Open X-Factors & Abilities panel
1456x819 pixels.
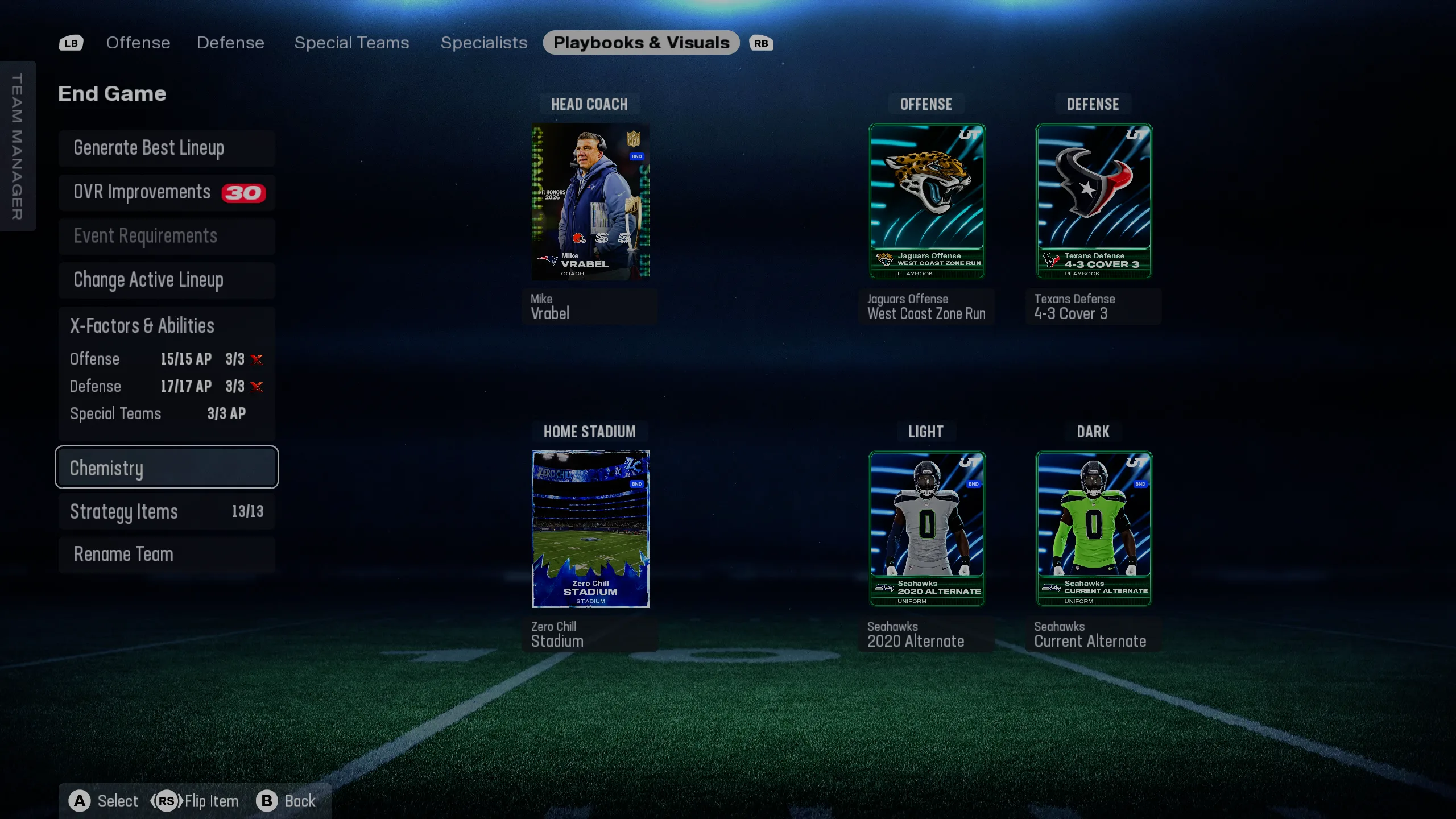point(167,326)
